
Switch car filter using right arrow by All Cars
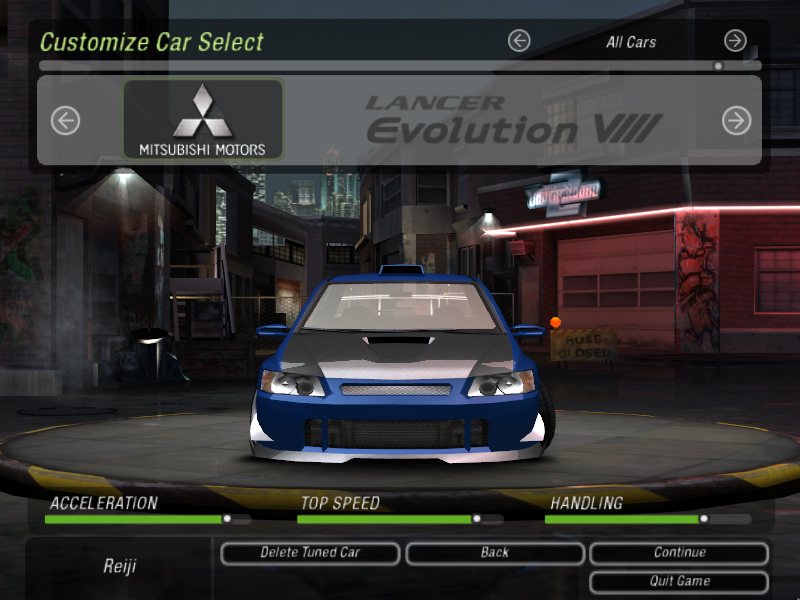pyautogui.click(x=735, y=41)
